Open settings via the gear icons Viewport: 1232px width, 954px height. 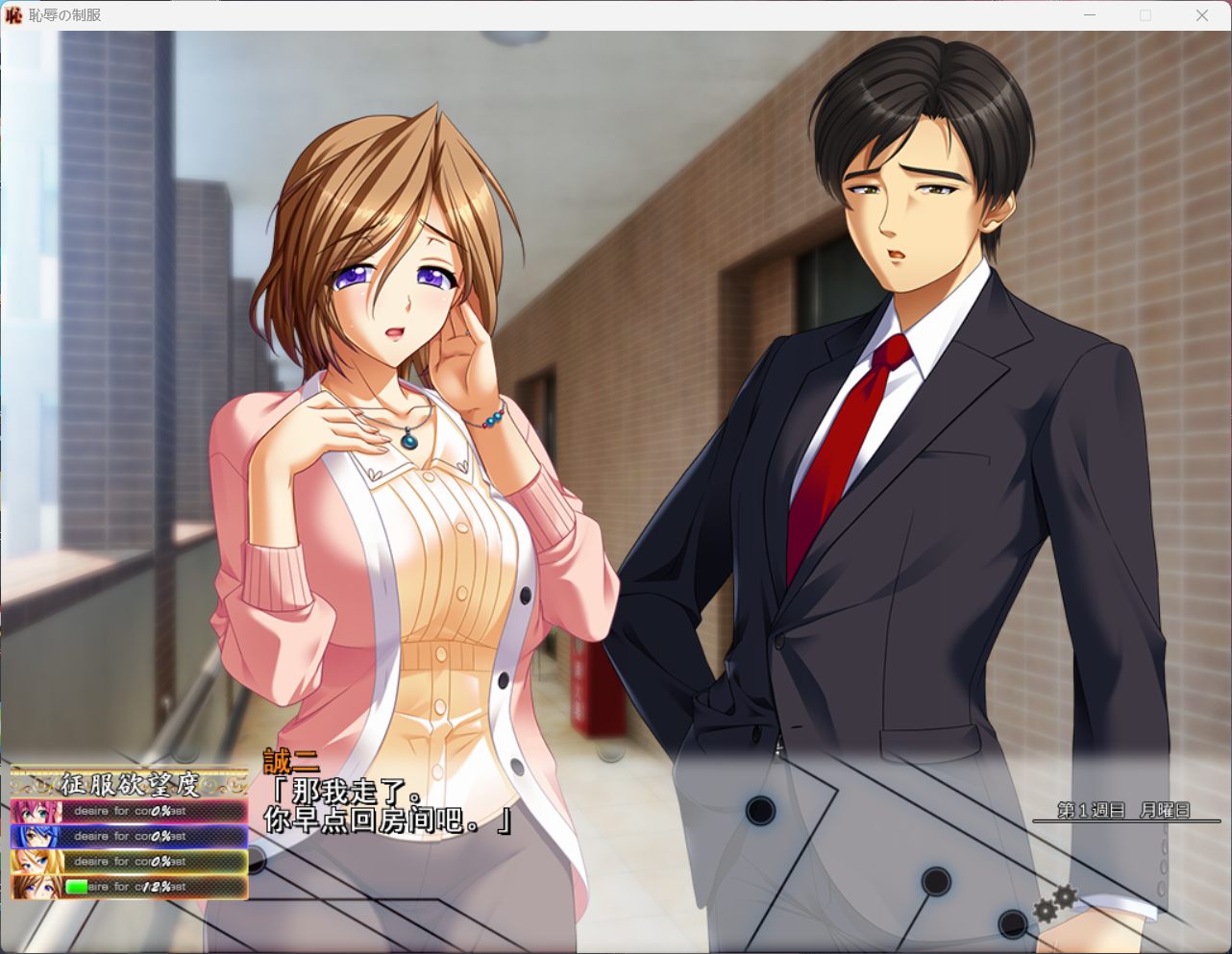[1055, 903]
